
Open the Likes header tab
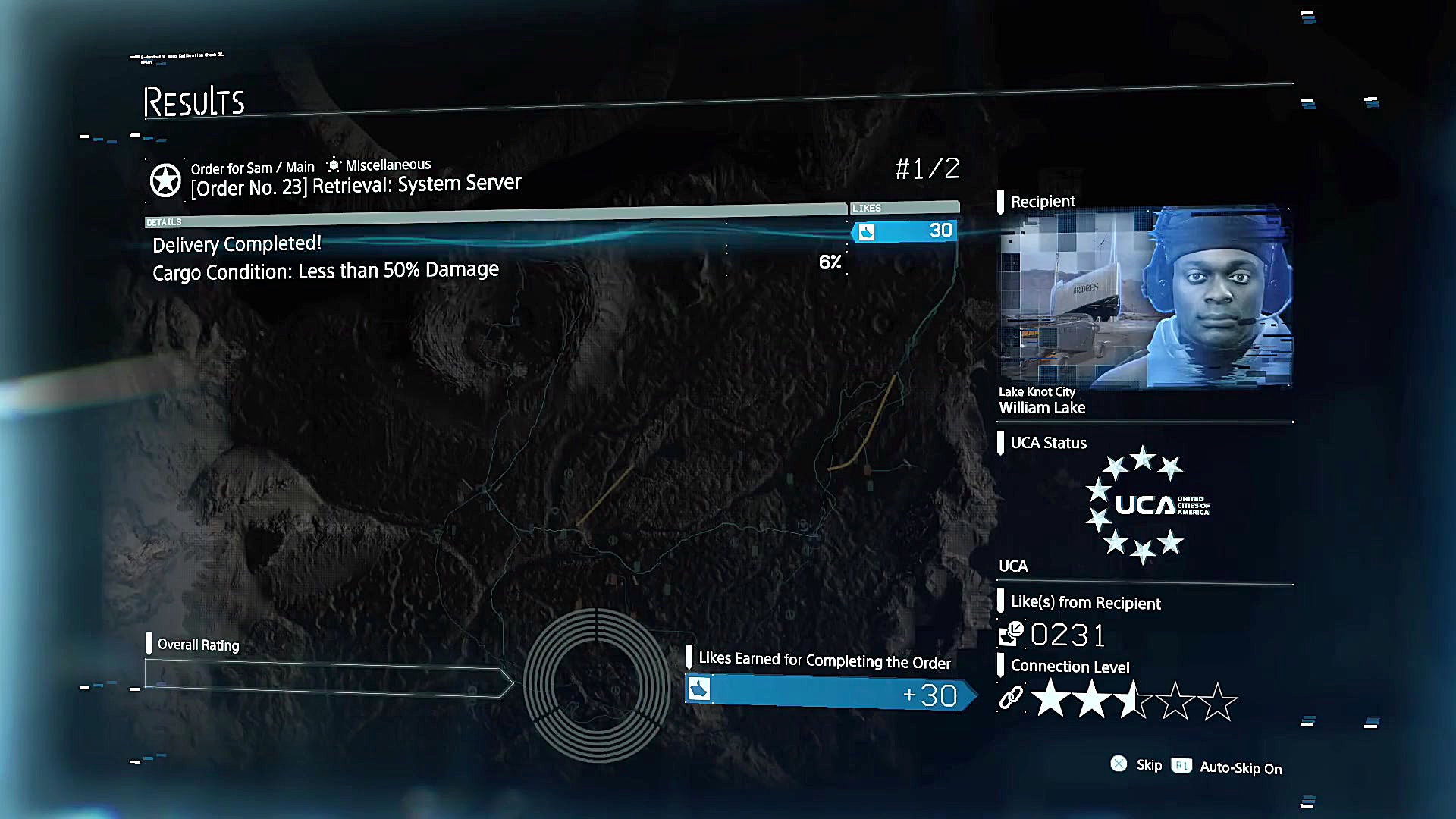(x=867, y=207)
